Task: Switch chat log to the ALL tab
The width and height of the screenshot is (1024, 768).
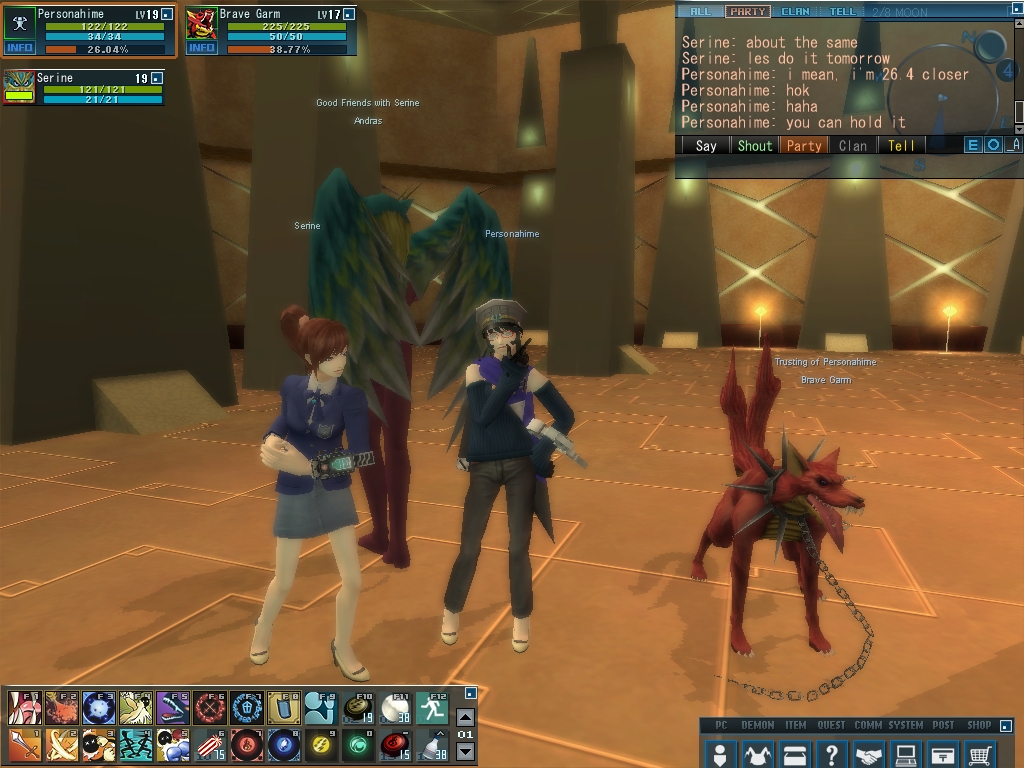Action: (x=701, y=12)
